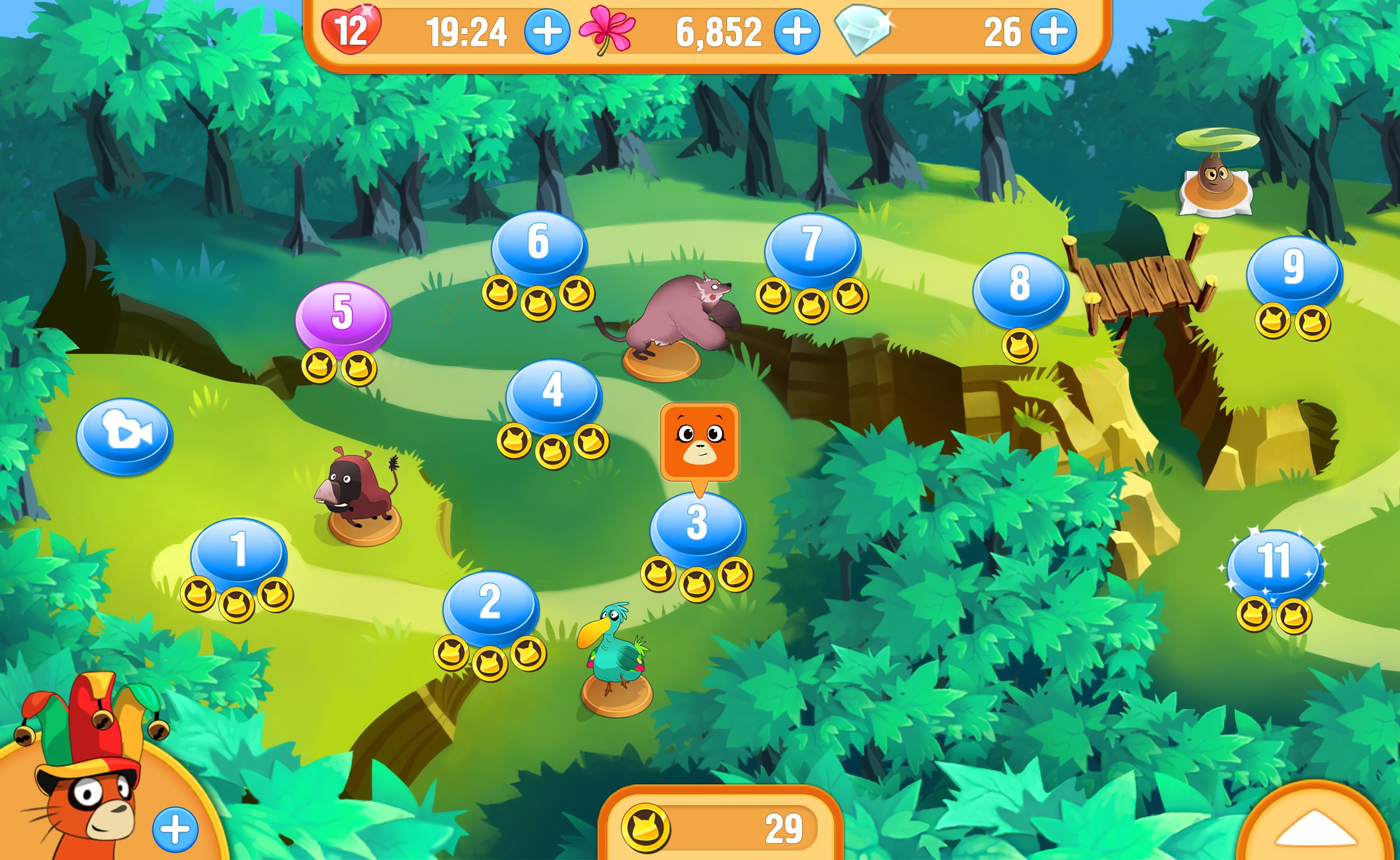Buy more pink flowers with plus
This screenshot has width=1400, height=860.
point(797,31)
